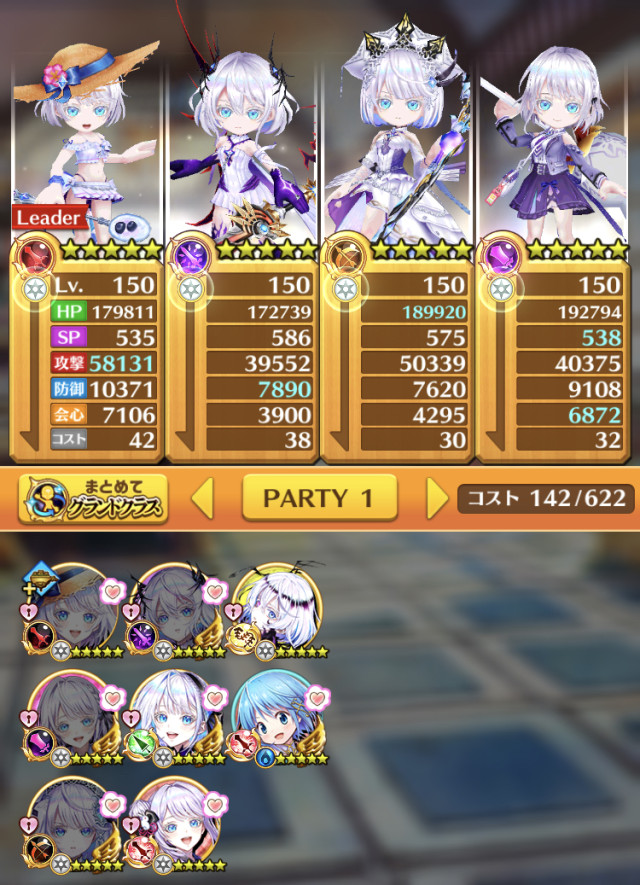The image size is (640, 885).
Task: Switch to the next party with right arrow
Action: pos(437,498)
